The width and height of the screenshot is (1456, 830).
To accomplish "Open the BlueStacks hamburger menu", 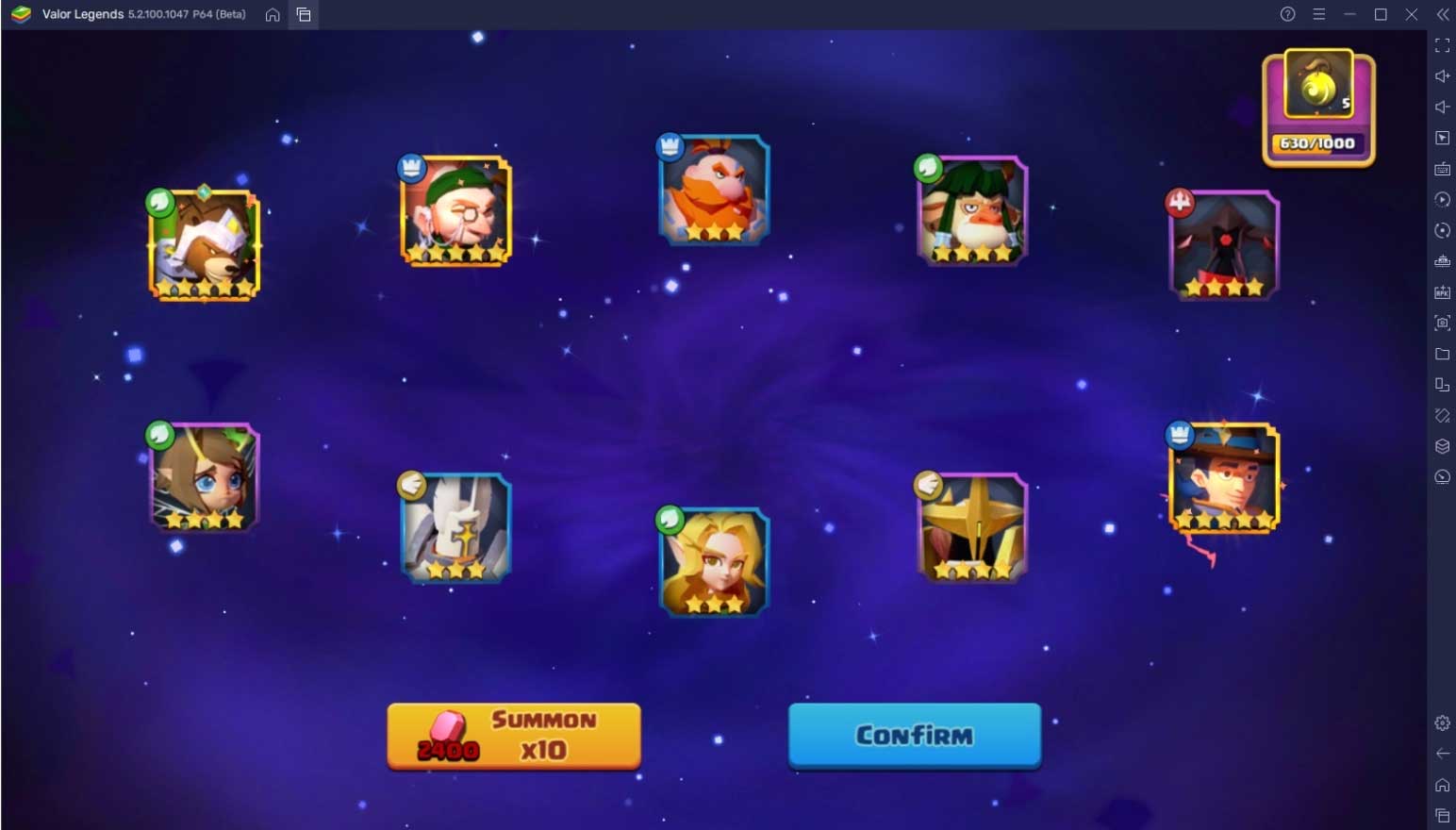I will click(1319, 14).
